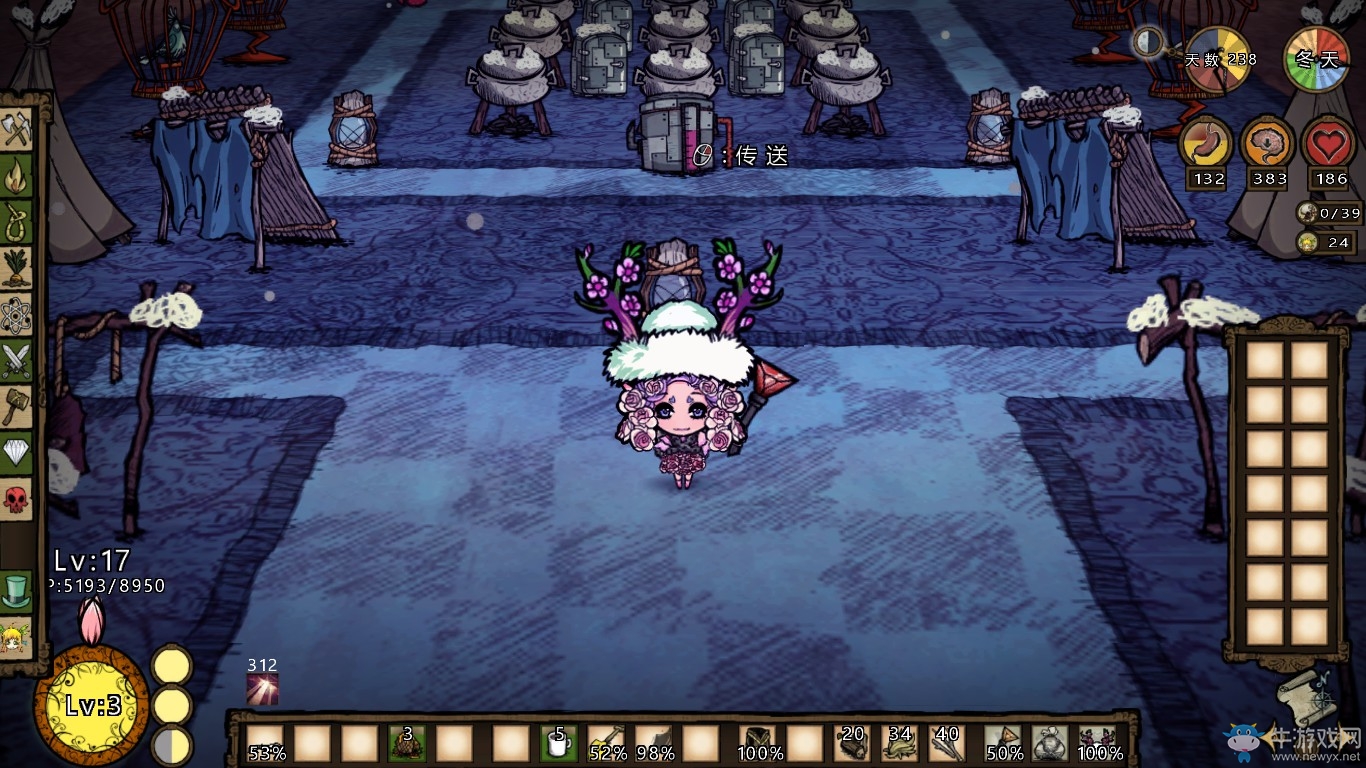Image resolution: width=1366 pixels, height=768 pixels.
Task: Open the rope-icon Survival crafting tab
Action: tap(17, 222)
